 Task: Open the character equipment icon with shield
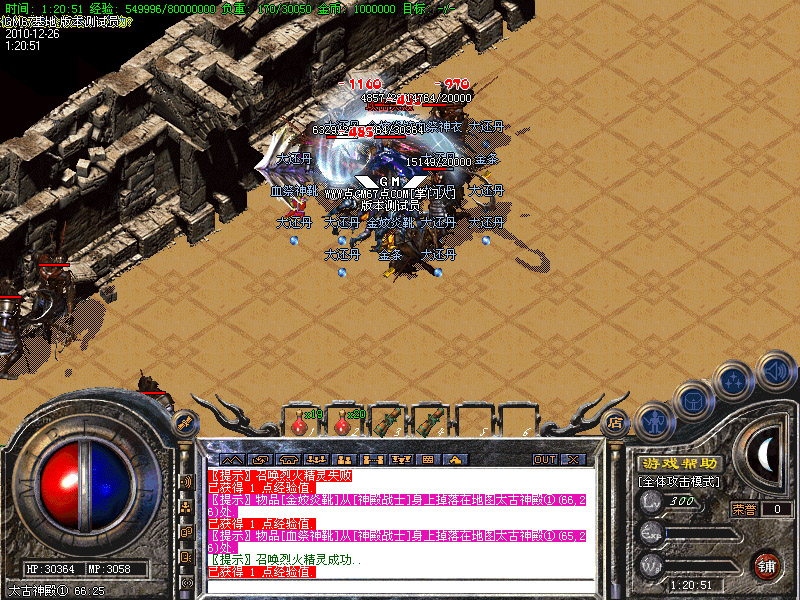point(654,420)
